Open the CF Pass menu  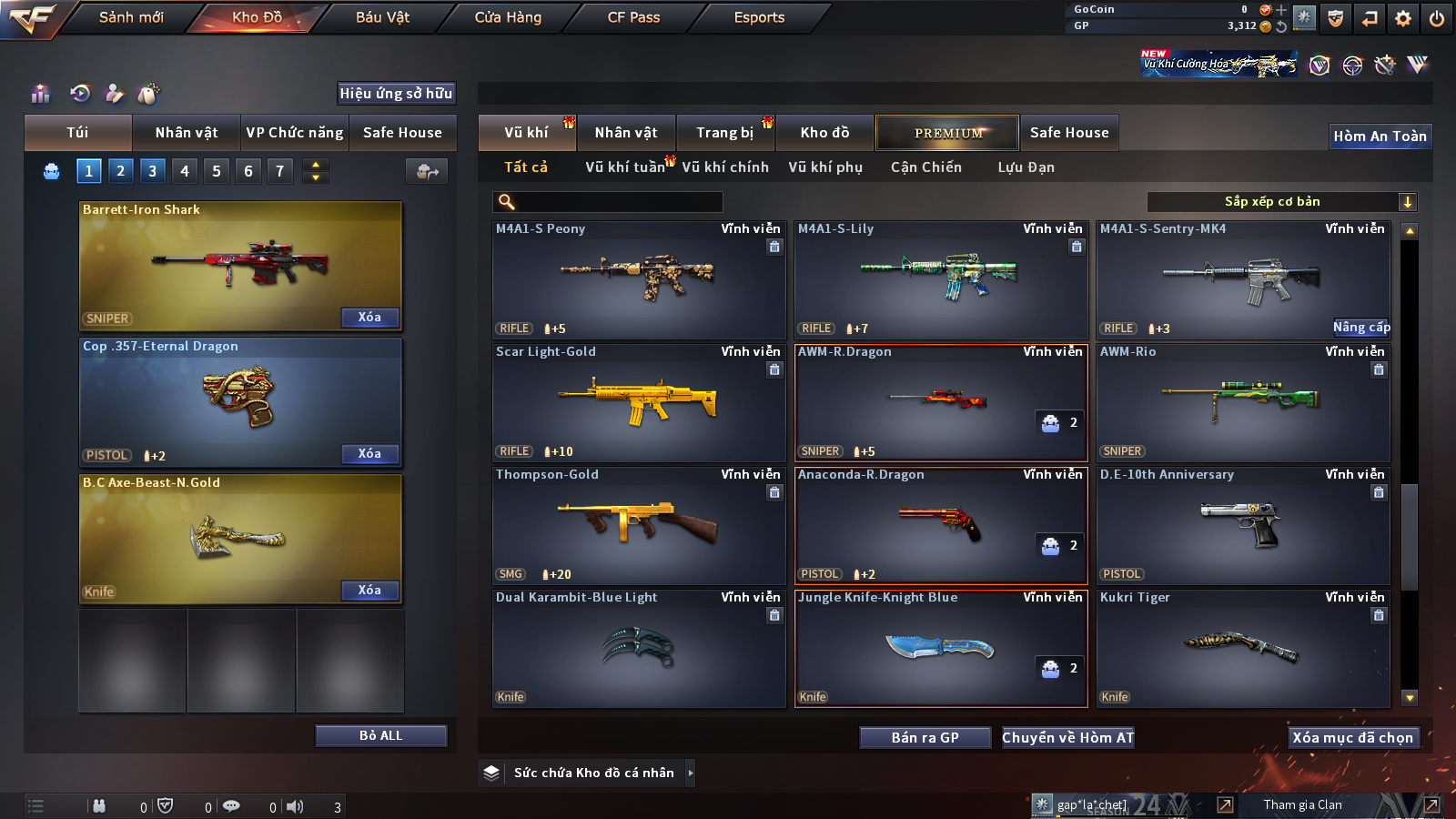[x=633, y=17]
